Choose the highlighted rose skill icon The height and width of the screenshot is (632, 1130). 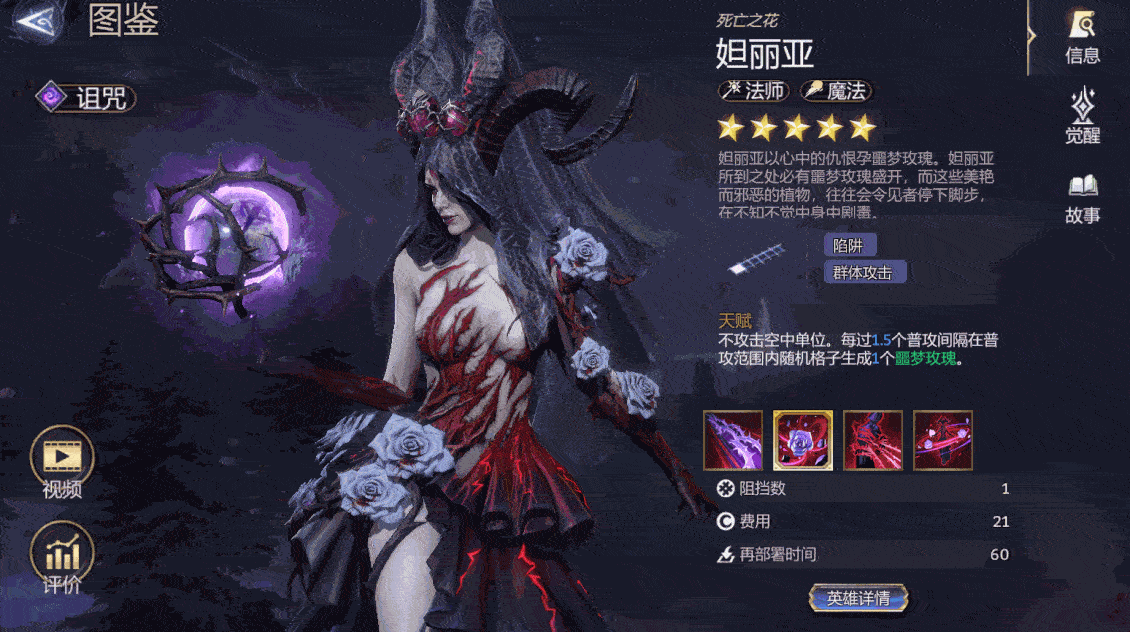point(803,440)
